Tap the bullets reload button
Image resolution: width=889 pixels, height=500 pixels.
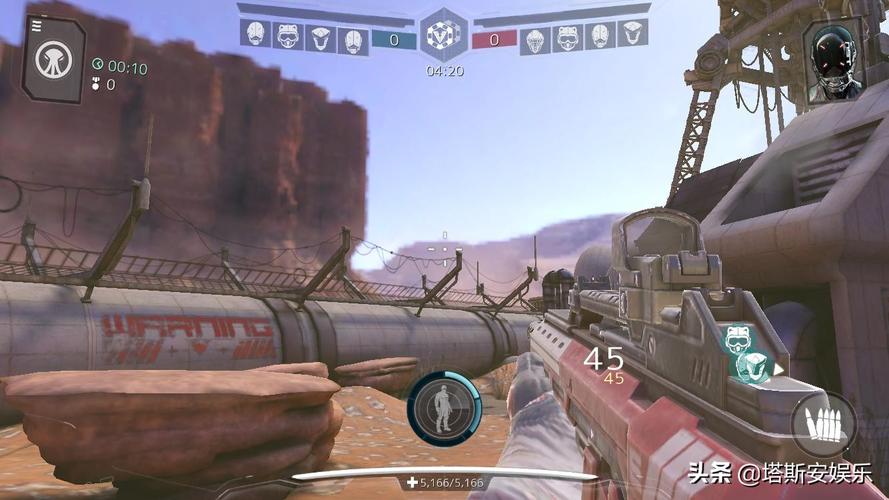[x=823, y=424]
